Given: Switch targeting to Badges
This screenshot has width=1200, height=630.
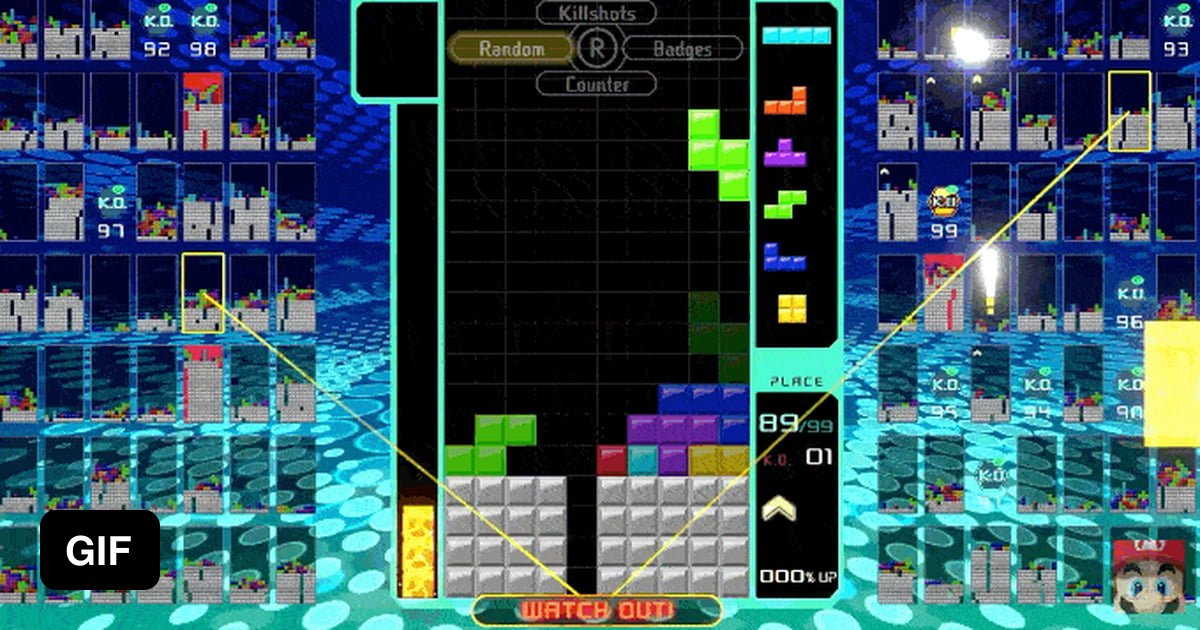Looking at the screenshot, I should pyautogui.click(x=682, y=48).
